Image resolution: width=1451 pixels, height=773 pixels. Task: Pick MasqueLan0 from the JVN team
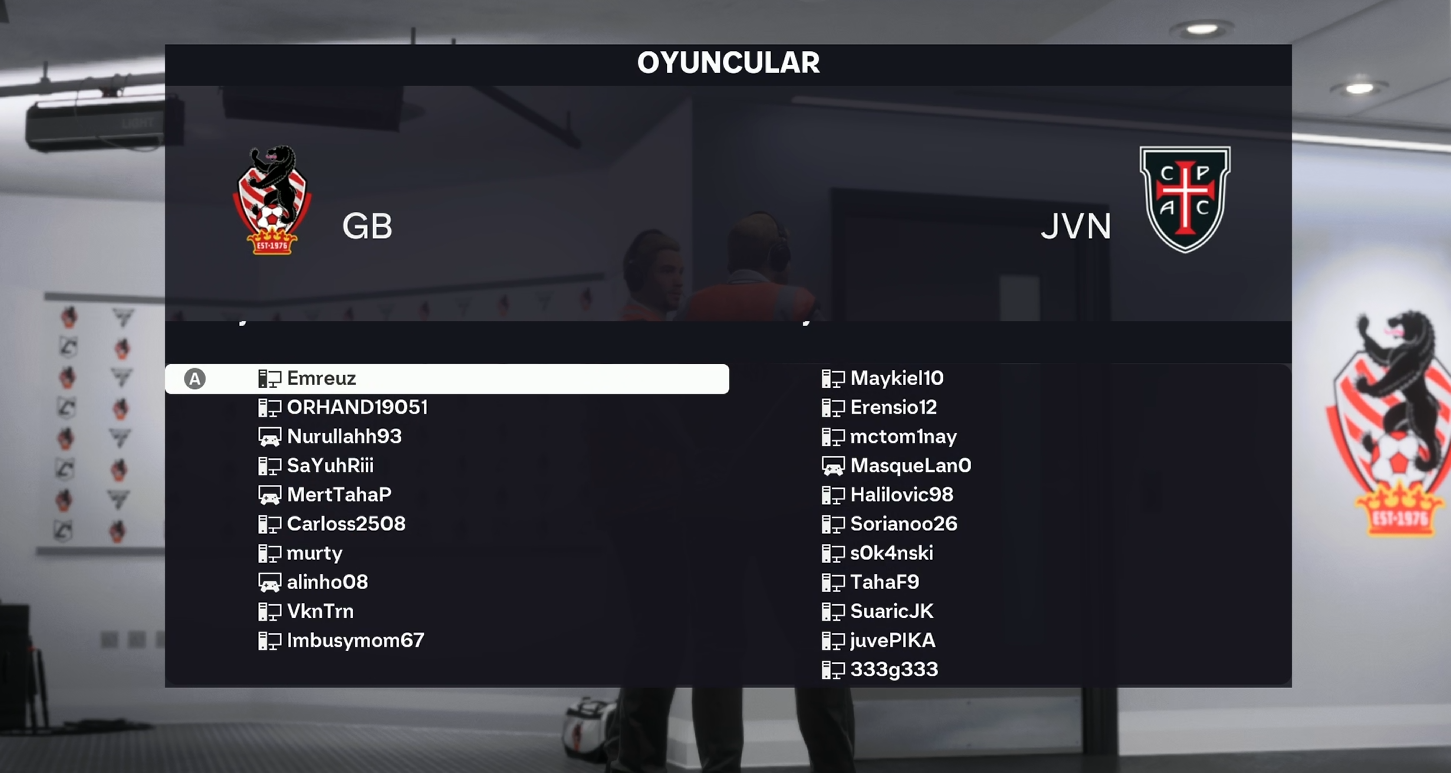910,466
